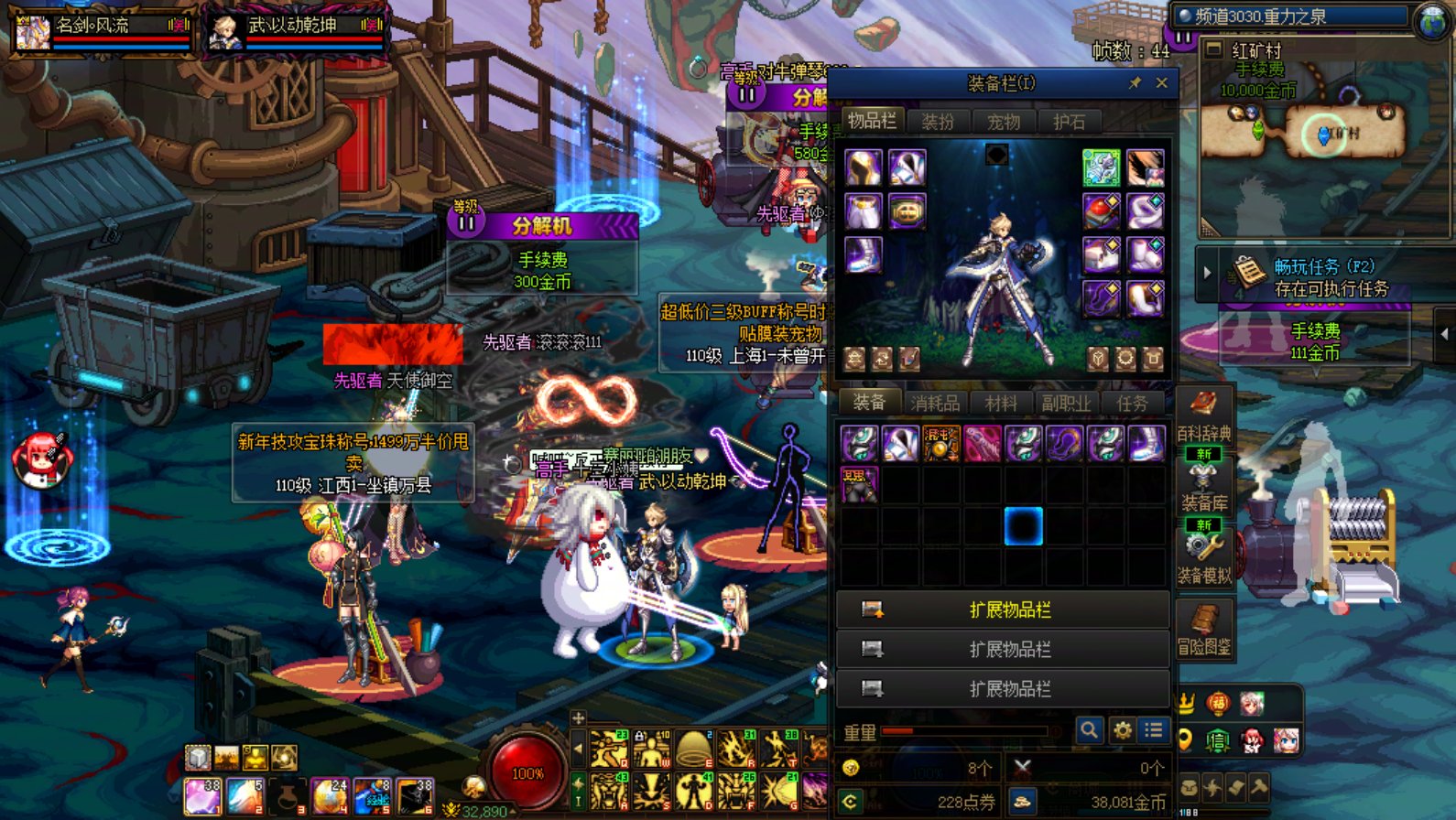Launch the 装备模拟 equipment simulator

click(x=1203, y=556)
